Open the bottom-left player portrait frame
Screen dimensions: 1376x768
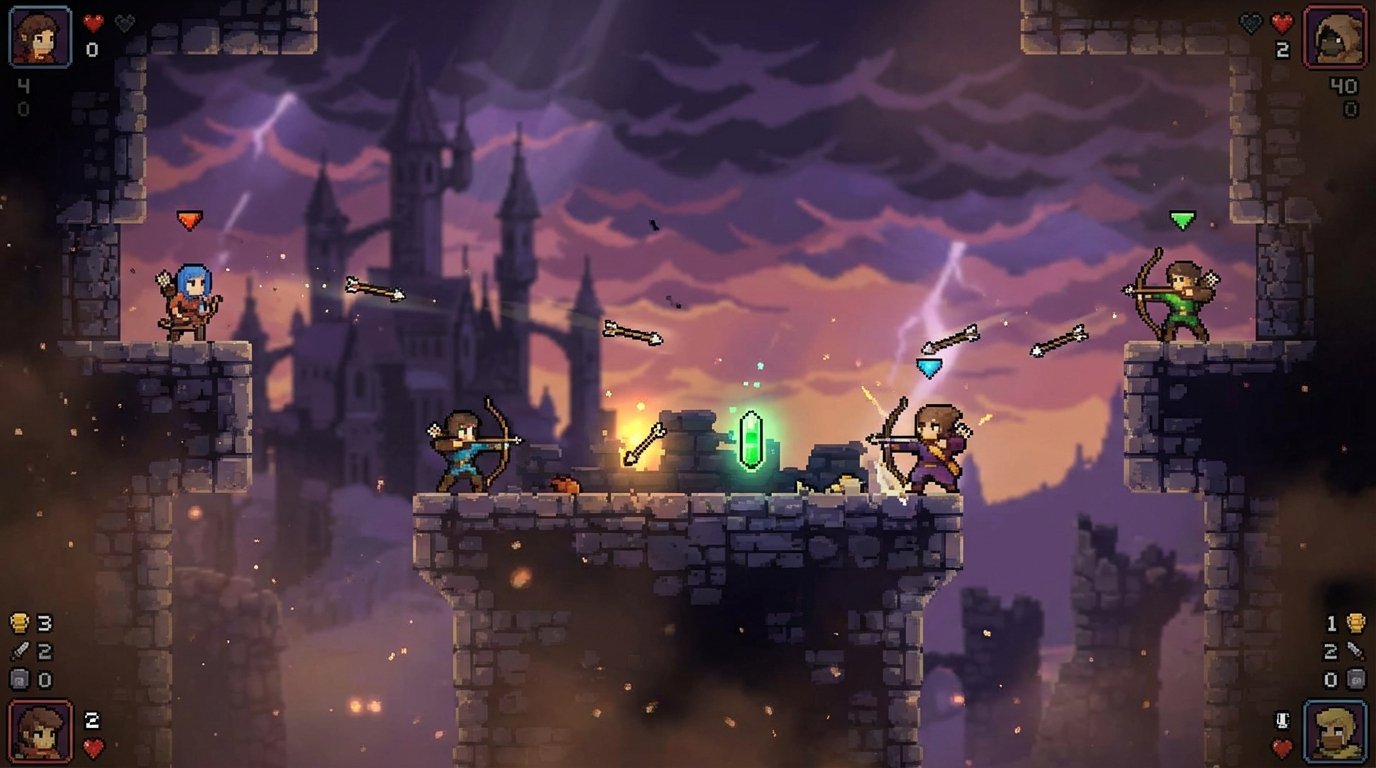click(40, 731)
